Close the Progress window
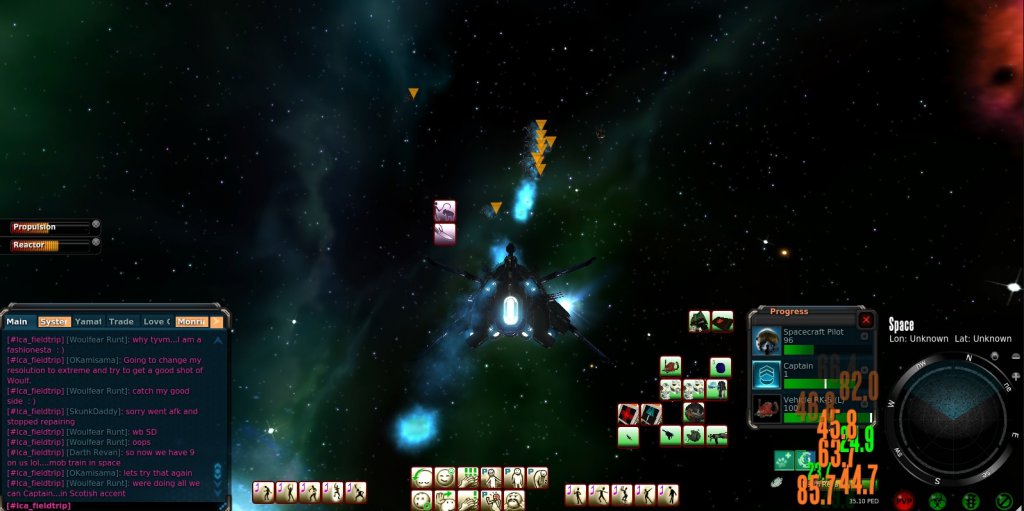1024x511 pixels. (866, 321)
